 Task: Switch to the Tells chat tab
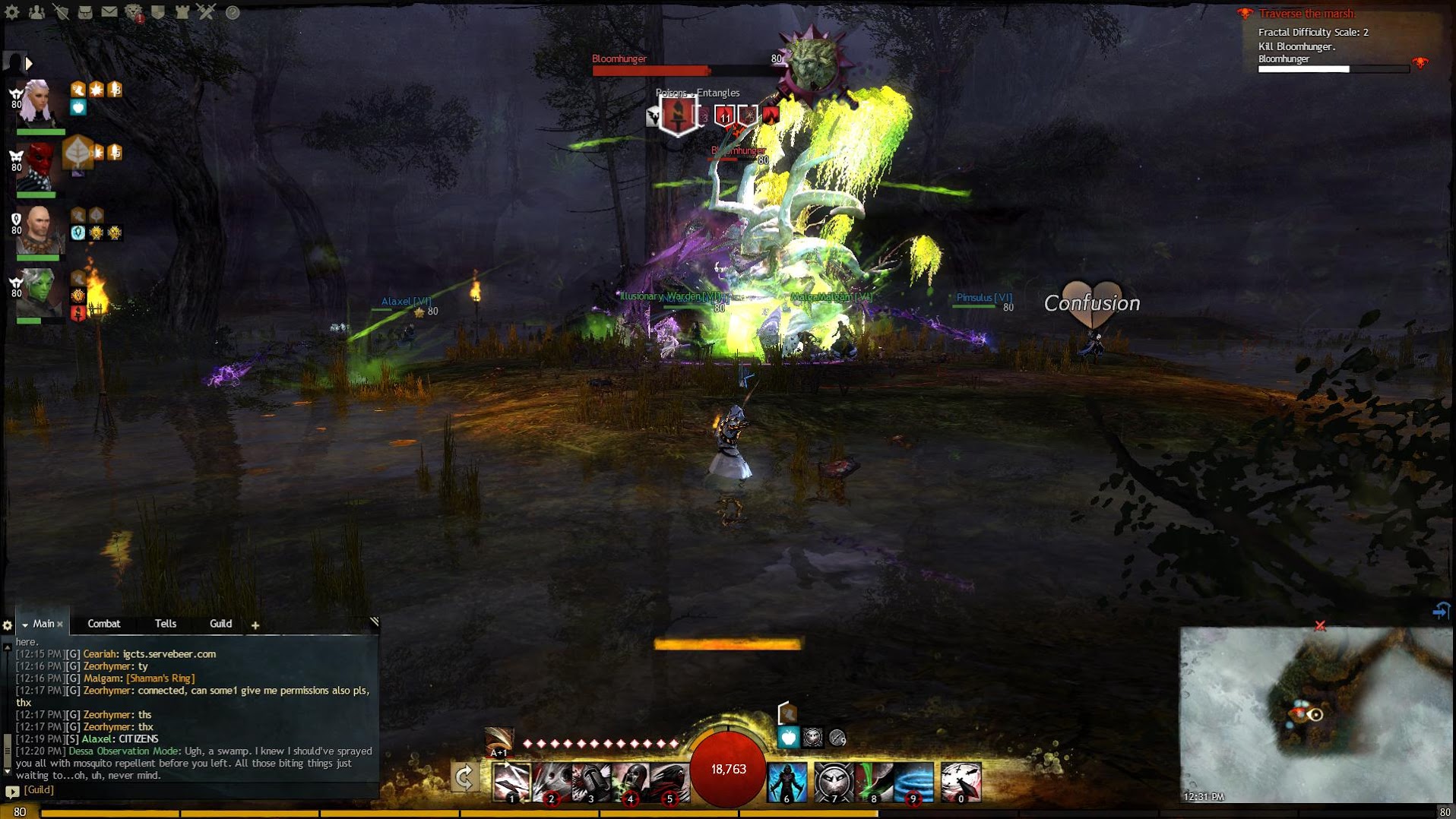166,624
